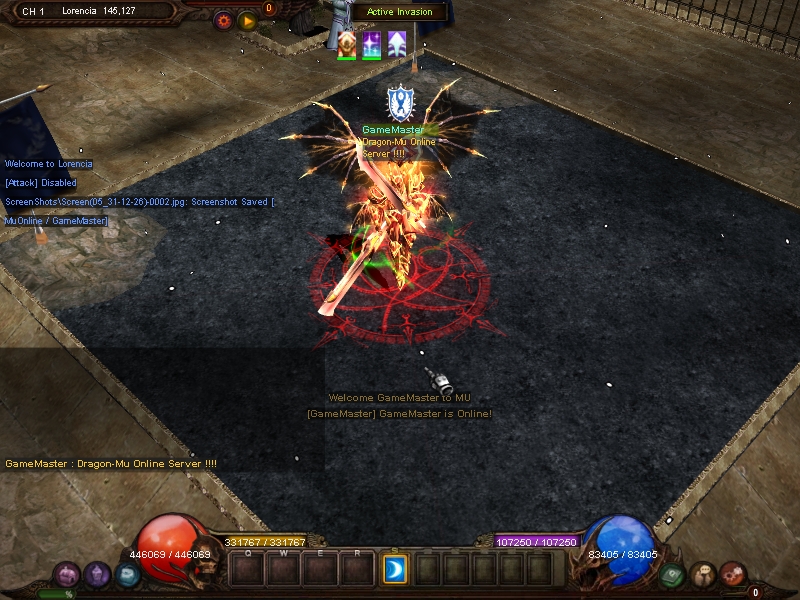The height and width of the screenshot is (600, 800).
Task: Open the red gears options icon
Action: tap(732, 574)
